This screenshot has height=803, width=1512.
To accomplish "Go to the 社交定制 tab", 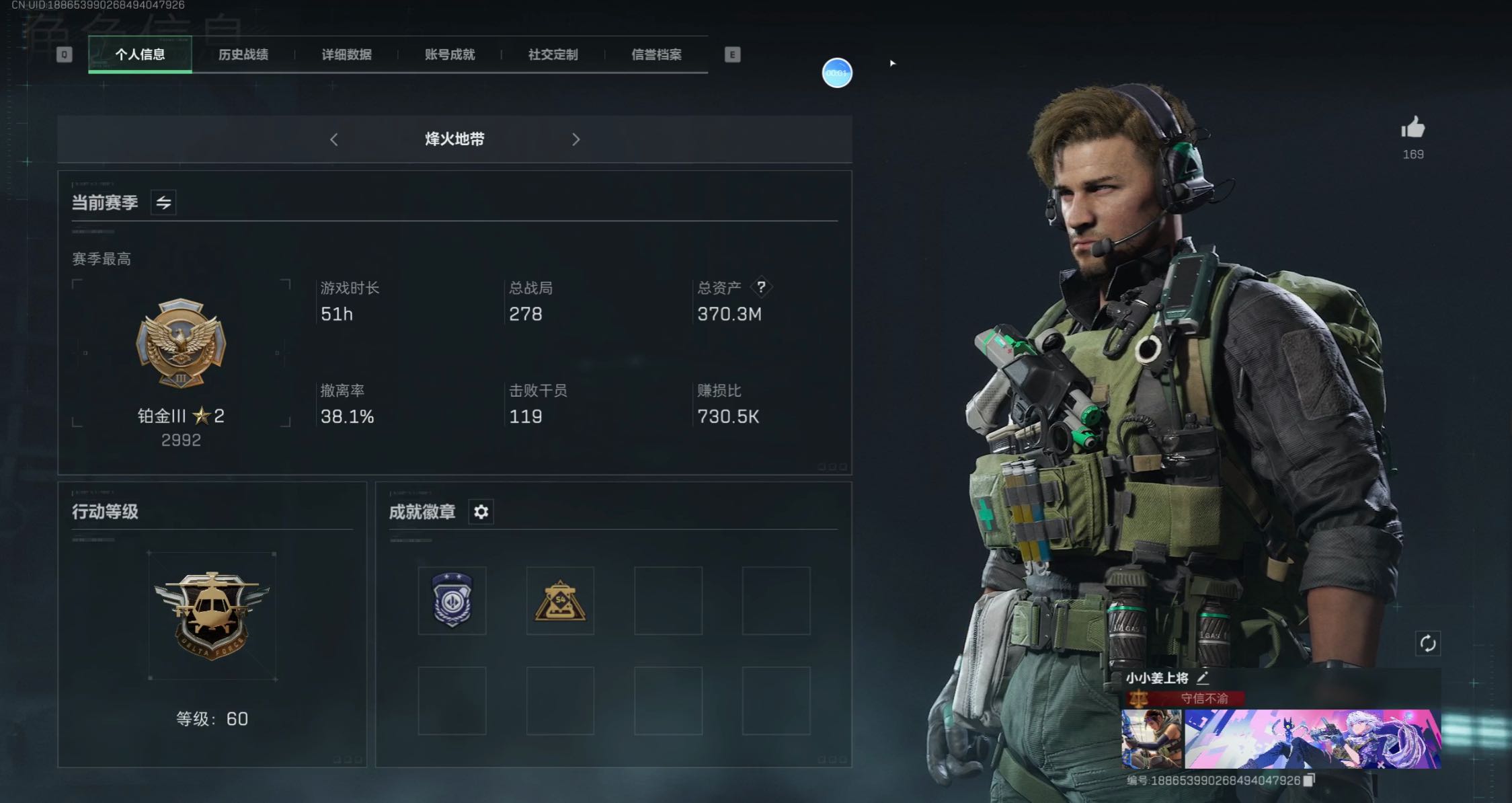I will click(553, 54).
